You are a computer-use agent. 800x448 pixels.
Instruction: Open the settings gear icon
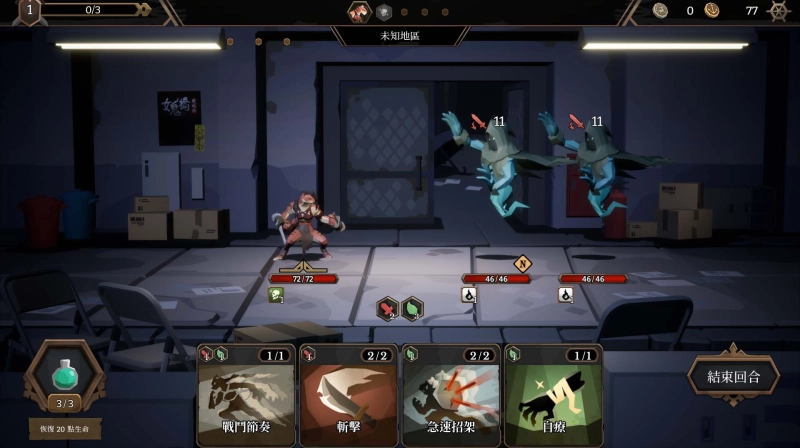[778, 11]
